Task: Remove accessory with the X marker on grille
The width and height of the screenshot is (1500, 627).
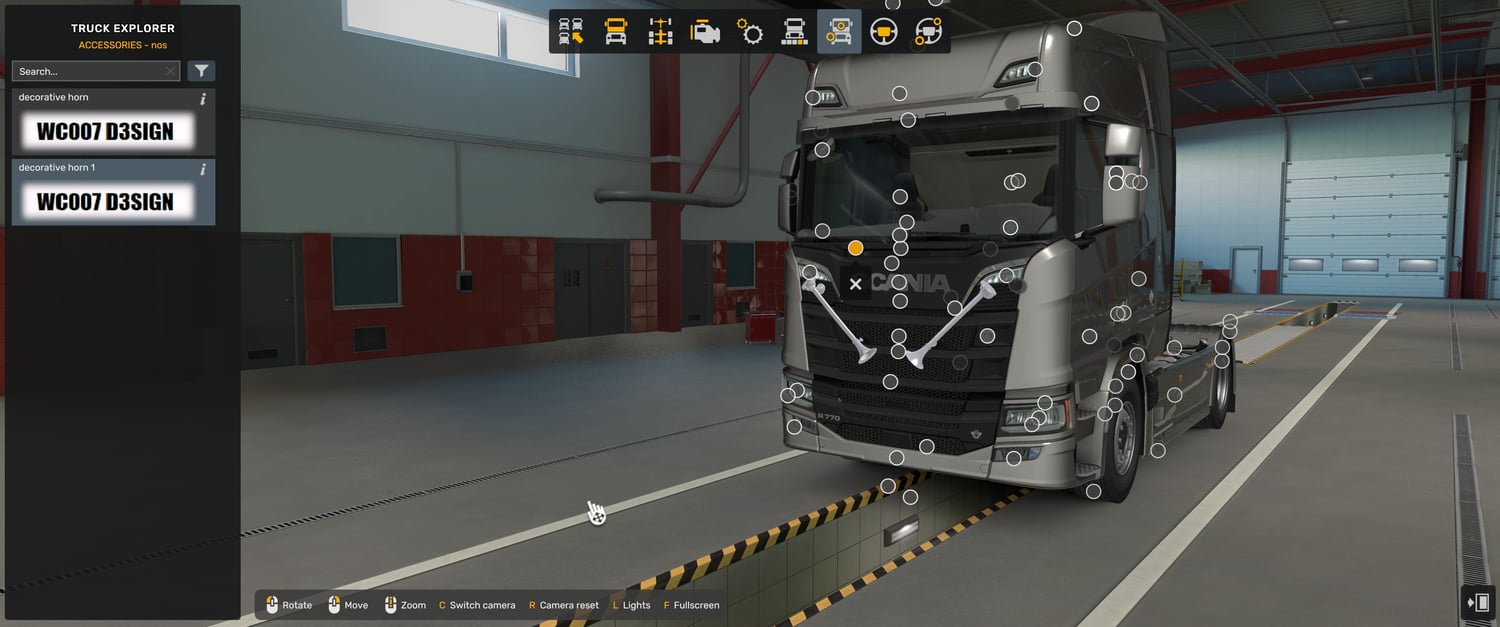Action: 855,284
